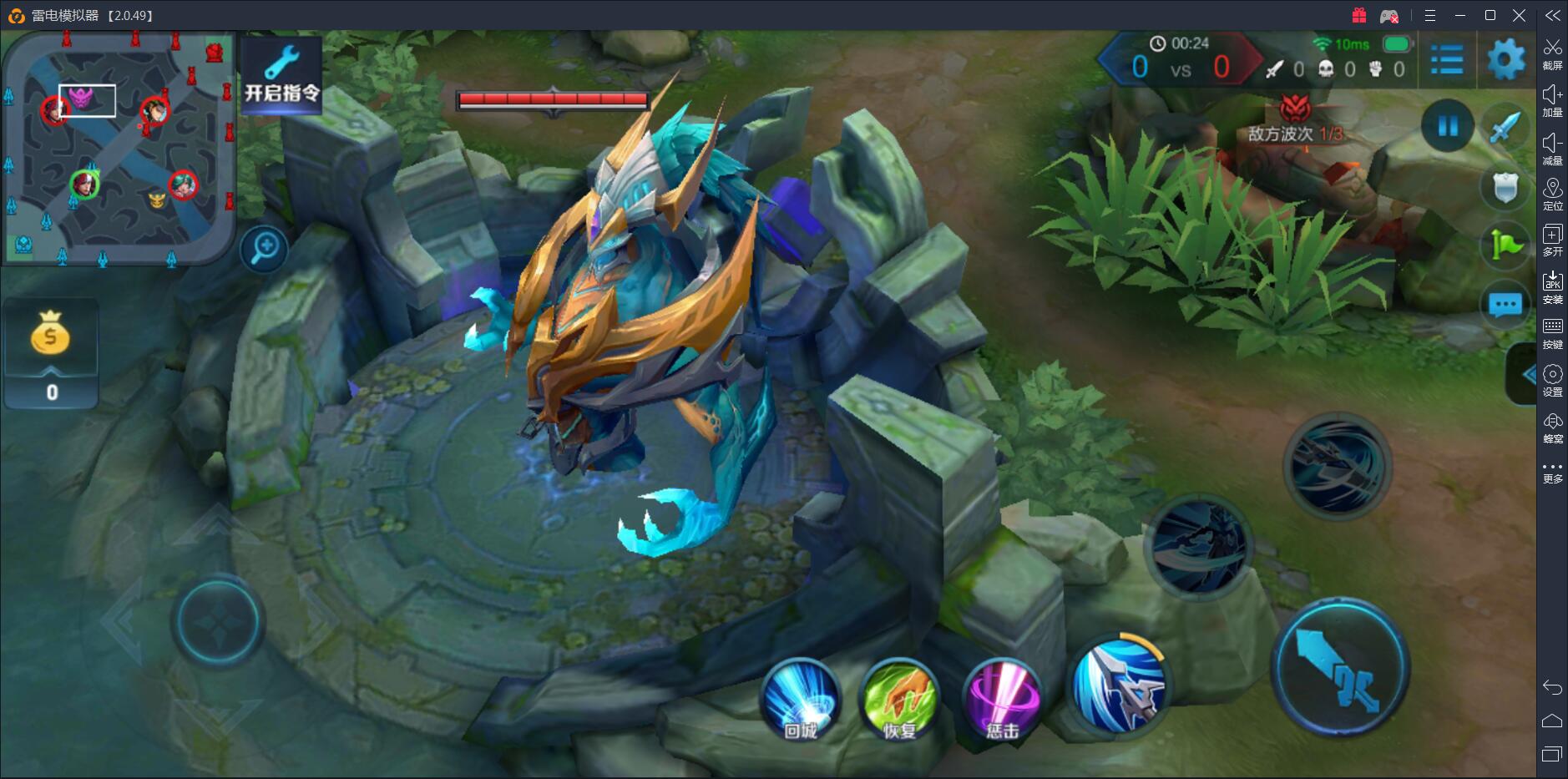Hit the basic attack sword button

[1340, 669]
